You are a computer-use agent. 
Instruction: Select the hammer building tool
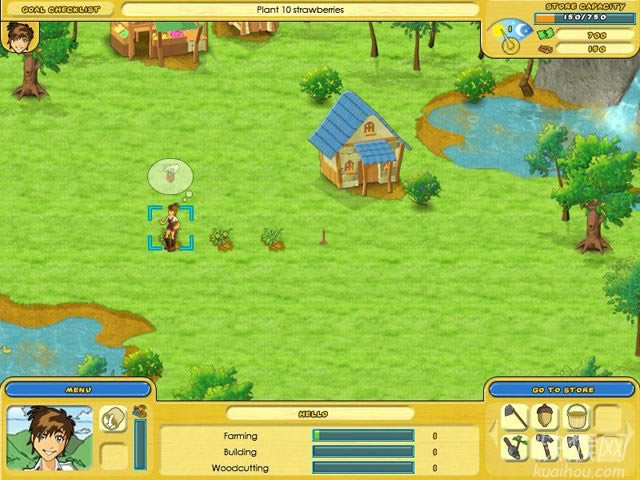(546, 447)
